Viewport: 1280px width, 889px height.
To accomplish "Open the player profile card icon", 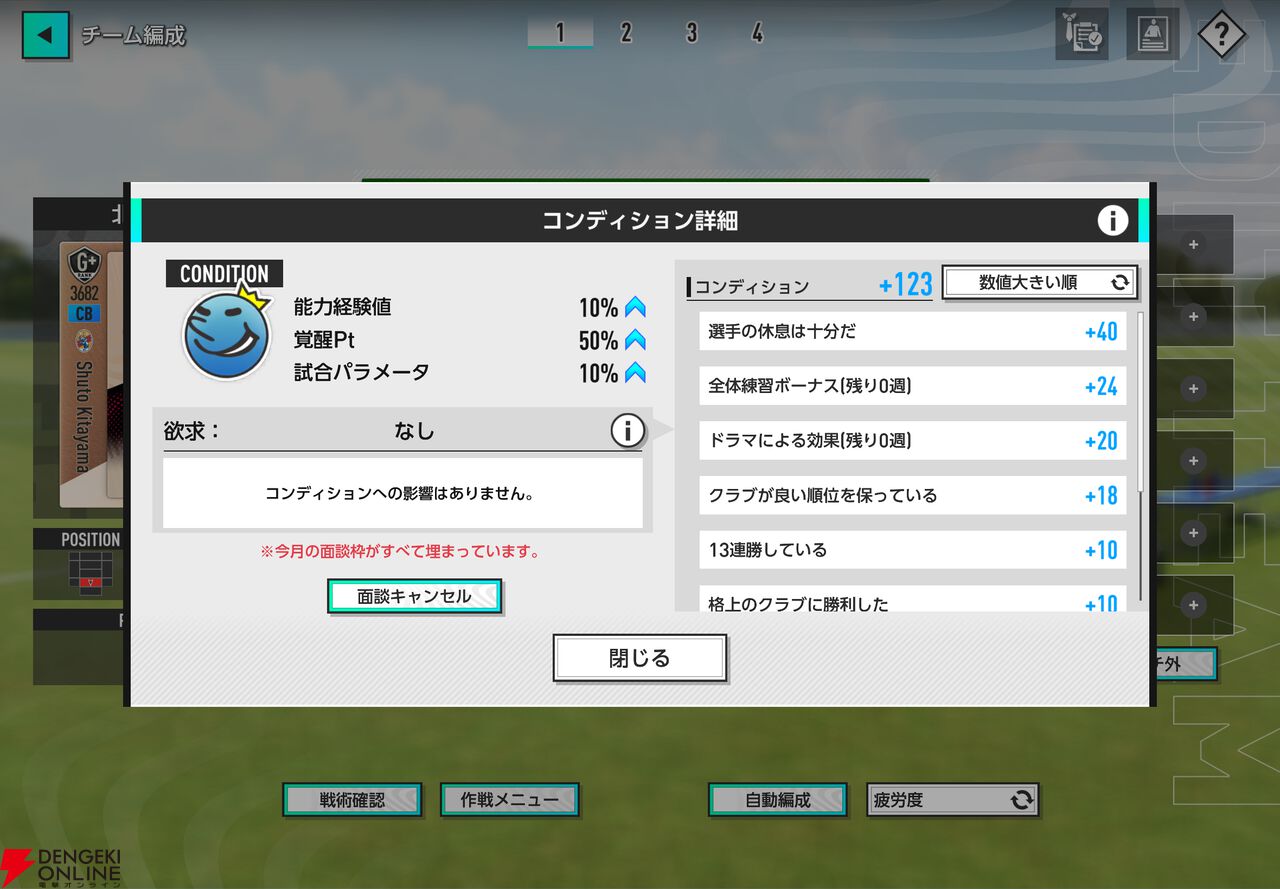I will click(x=1152, y=31).
